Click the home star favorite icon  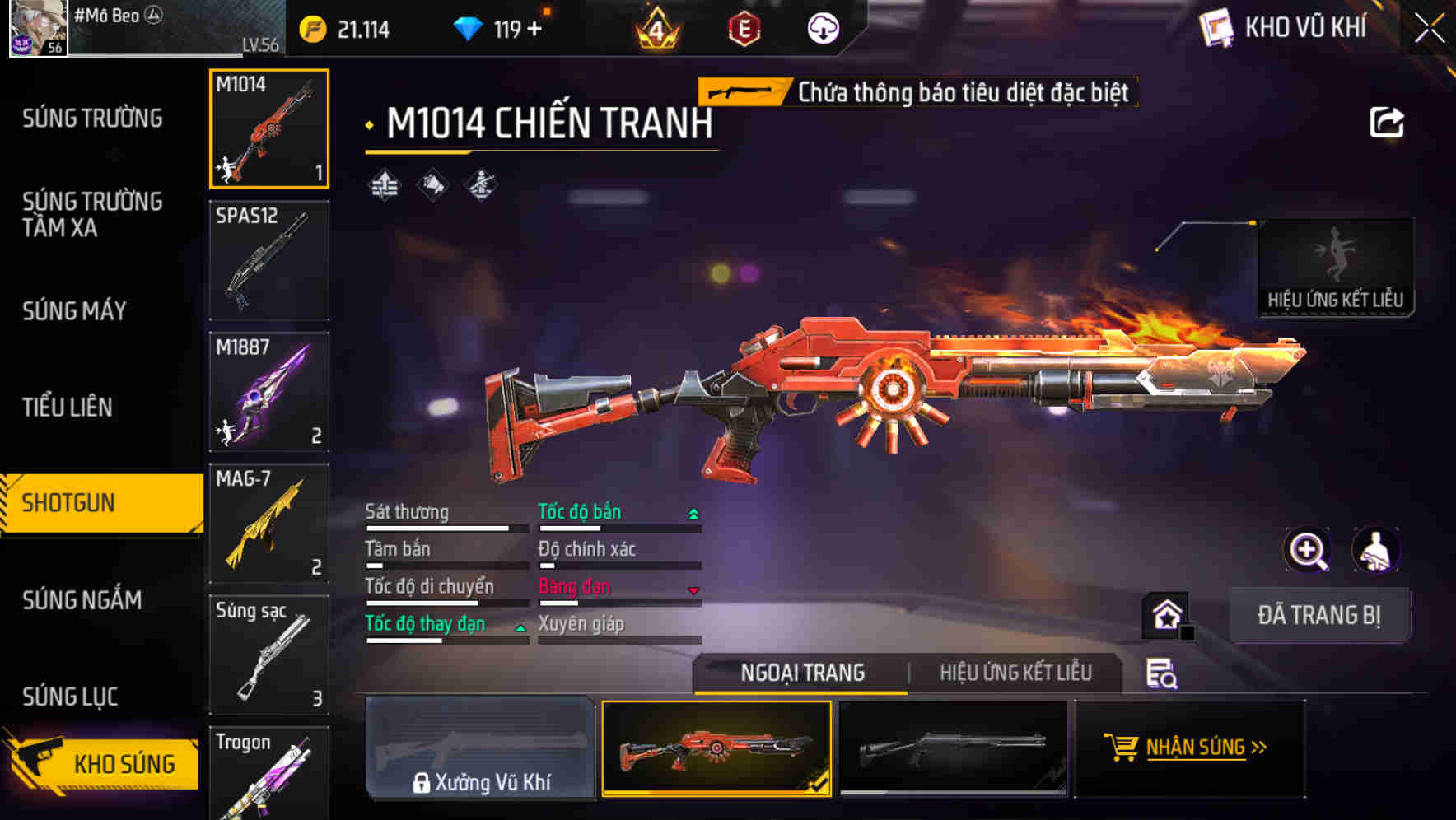pos(1164,614)
